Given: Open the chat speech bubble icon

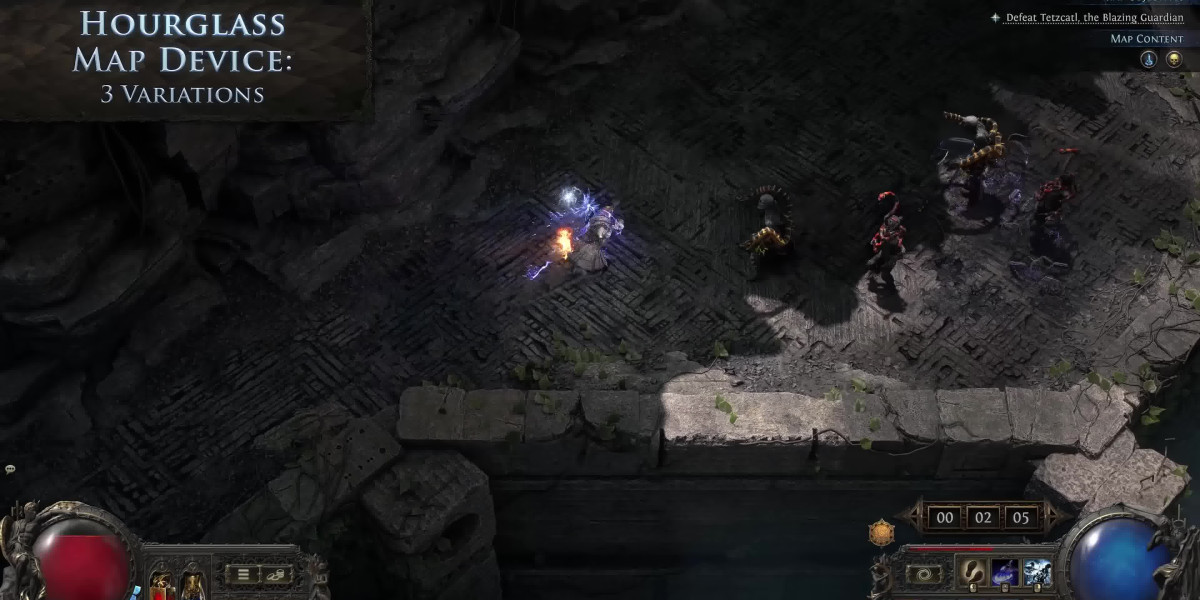Looking at the screenshot, I should click(x=10, y=469).
